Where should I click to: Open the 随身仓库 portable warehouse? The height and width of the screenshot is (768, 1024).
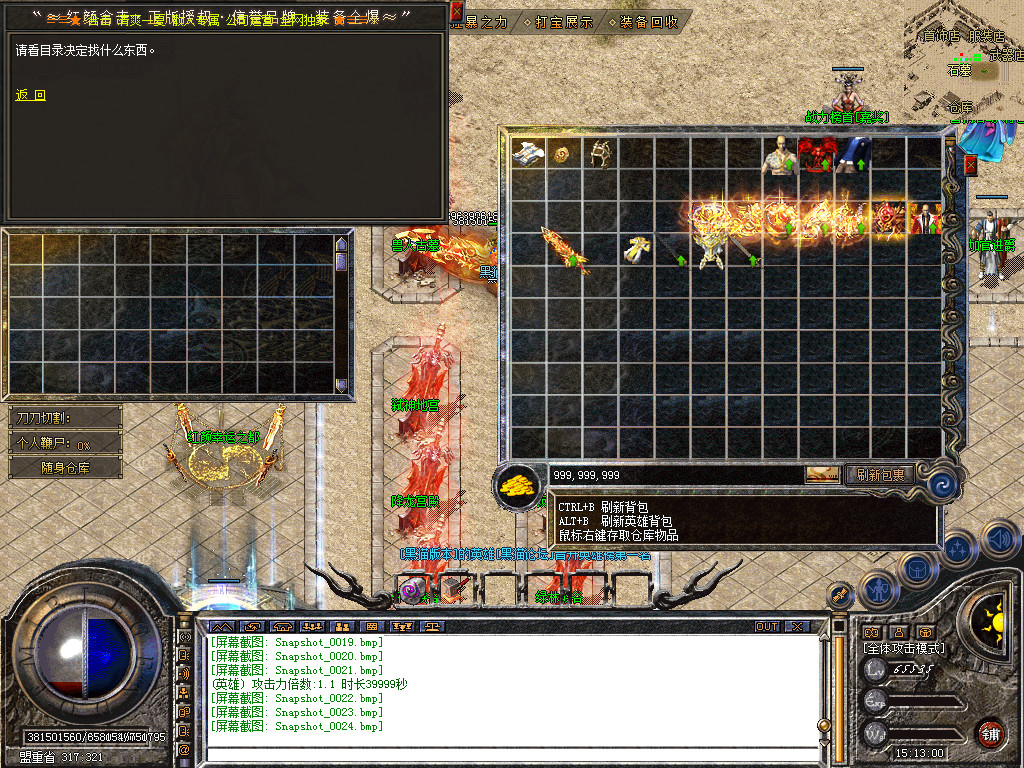pos(65,467)
